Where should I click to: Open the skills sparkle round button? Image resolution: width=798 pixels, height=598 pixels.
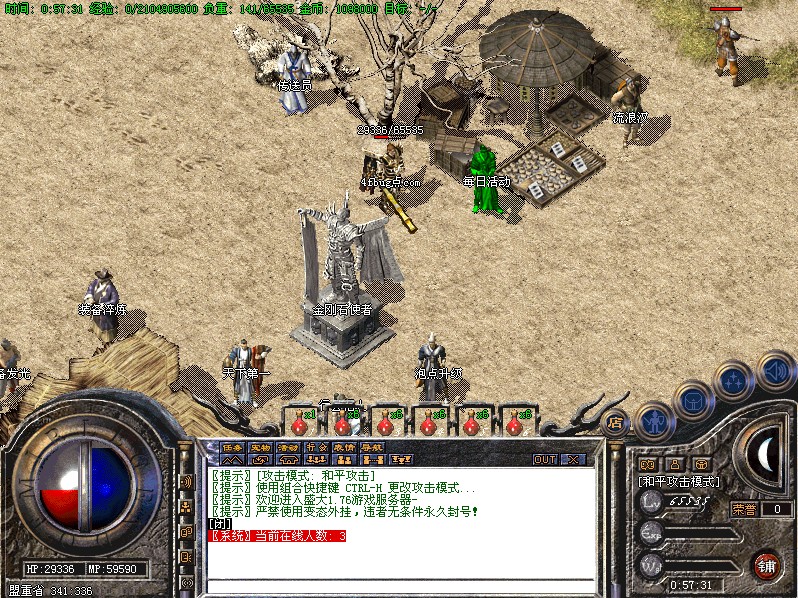click(x=733, y=381)
